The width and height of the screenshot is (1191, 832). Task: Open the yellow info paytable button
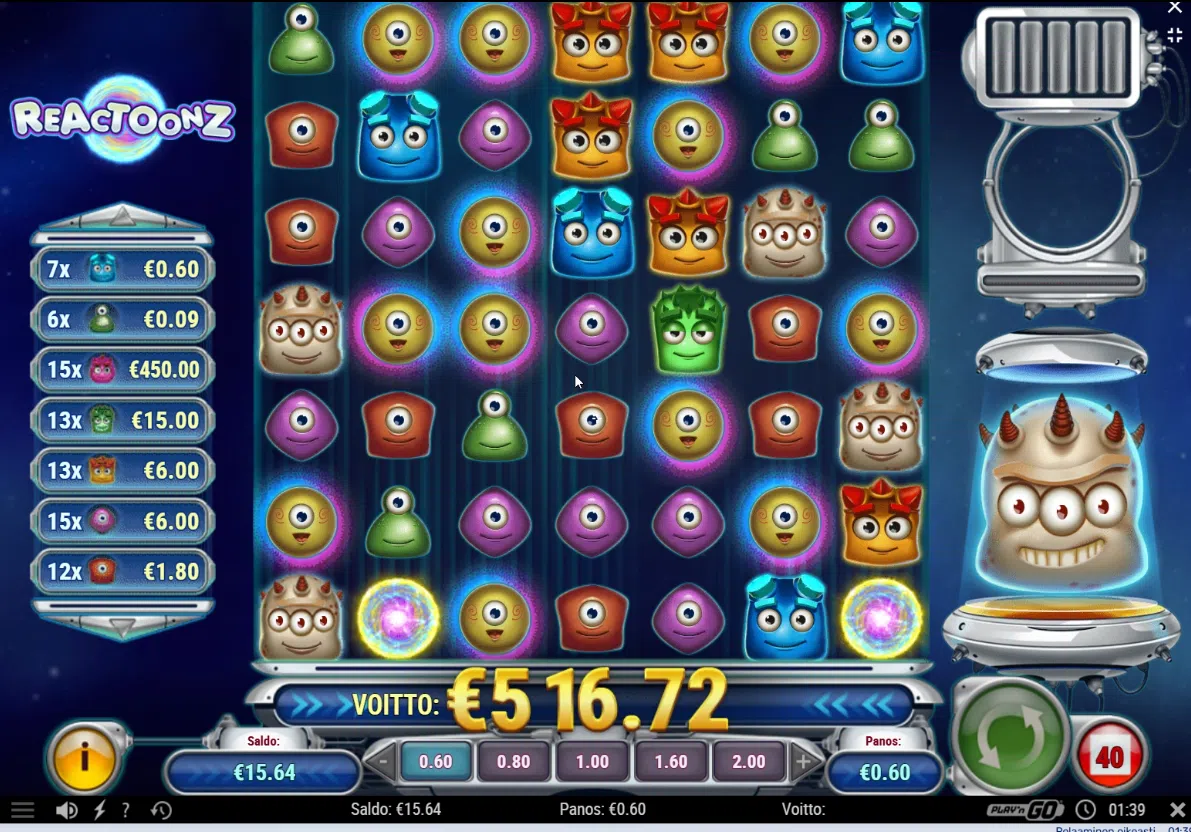coord(85,758)
